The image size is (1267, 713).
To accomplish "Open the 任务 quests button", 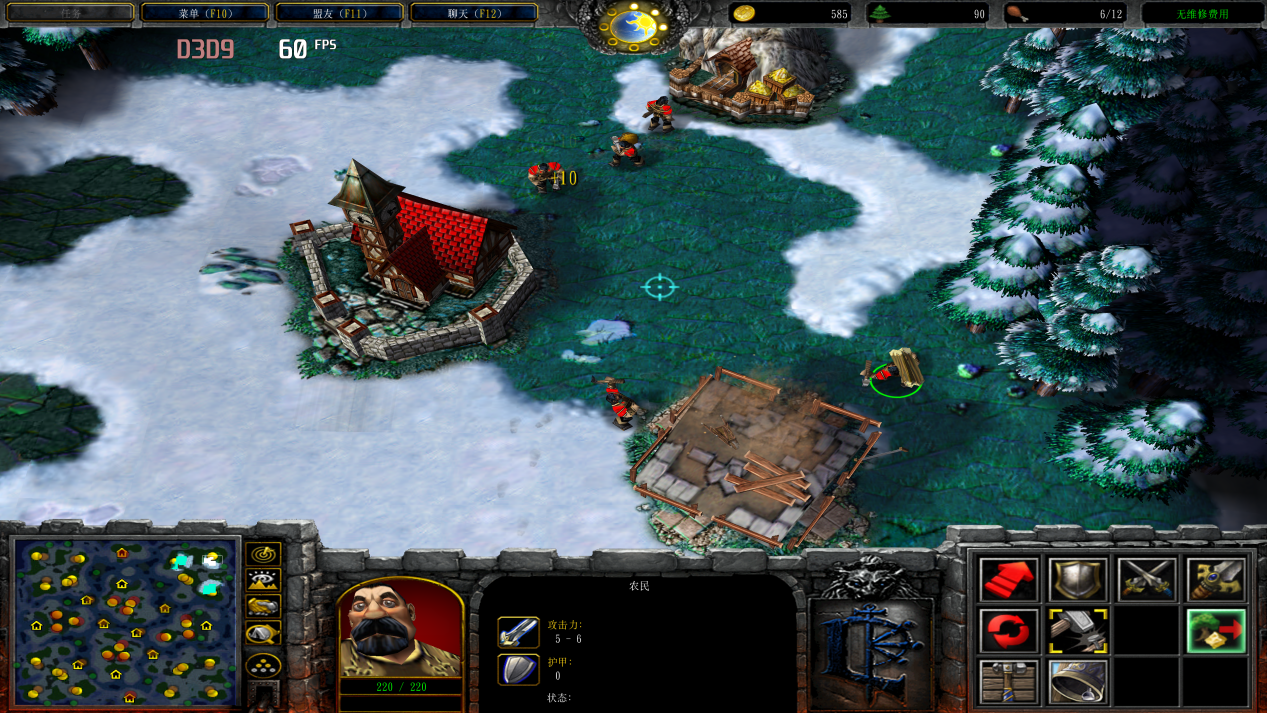I will point(69,13).
